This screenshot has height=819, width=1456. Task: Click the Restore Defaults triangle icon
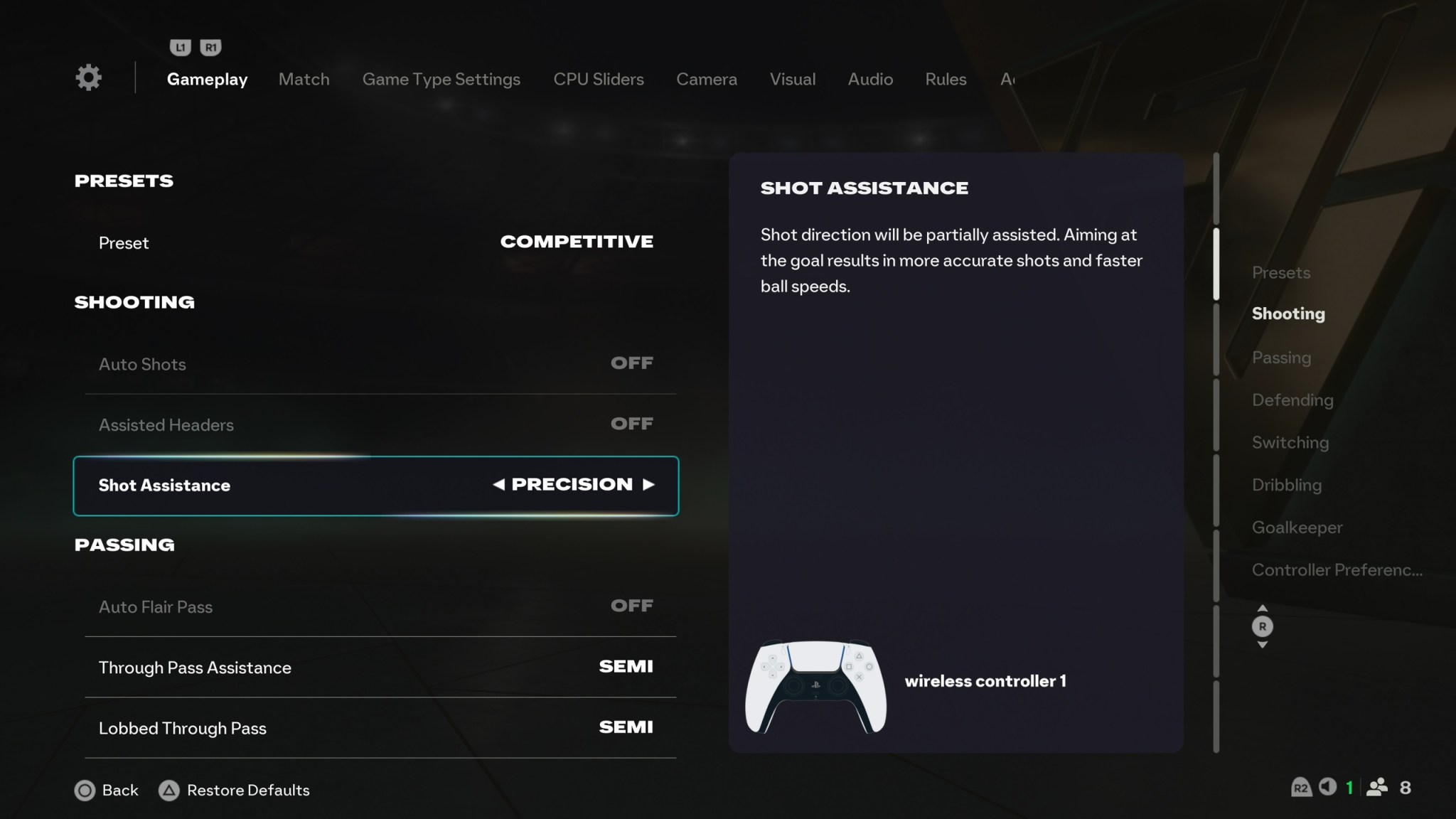click(168, 790)
